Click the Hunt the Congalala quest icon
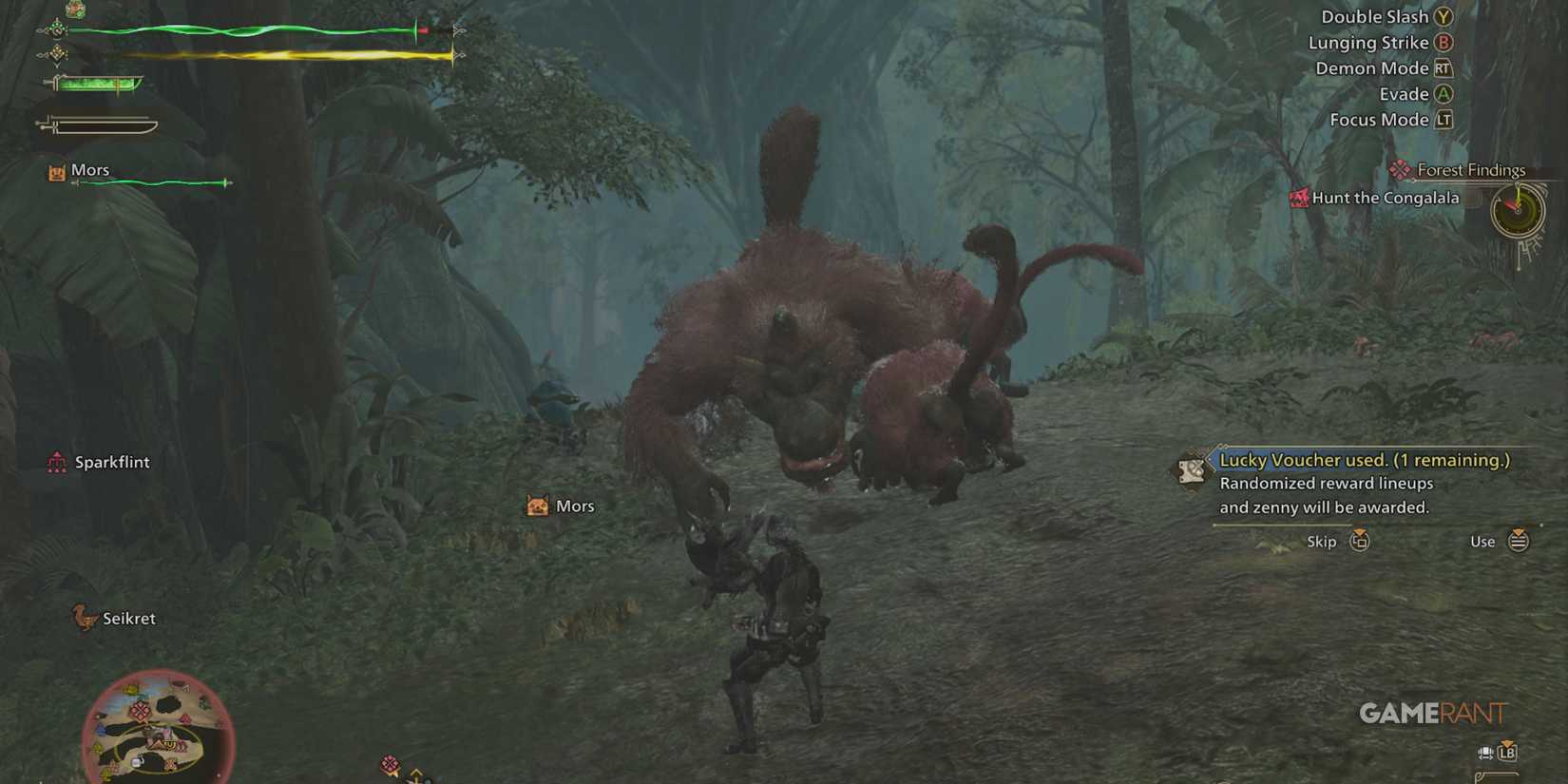This screenshot has width=1568, height=784. click(x=1298, y=198)
